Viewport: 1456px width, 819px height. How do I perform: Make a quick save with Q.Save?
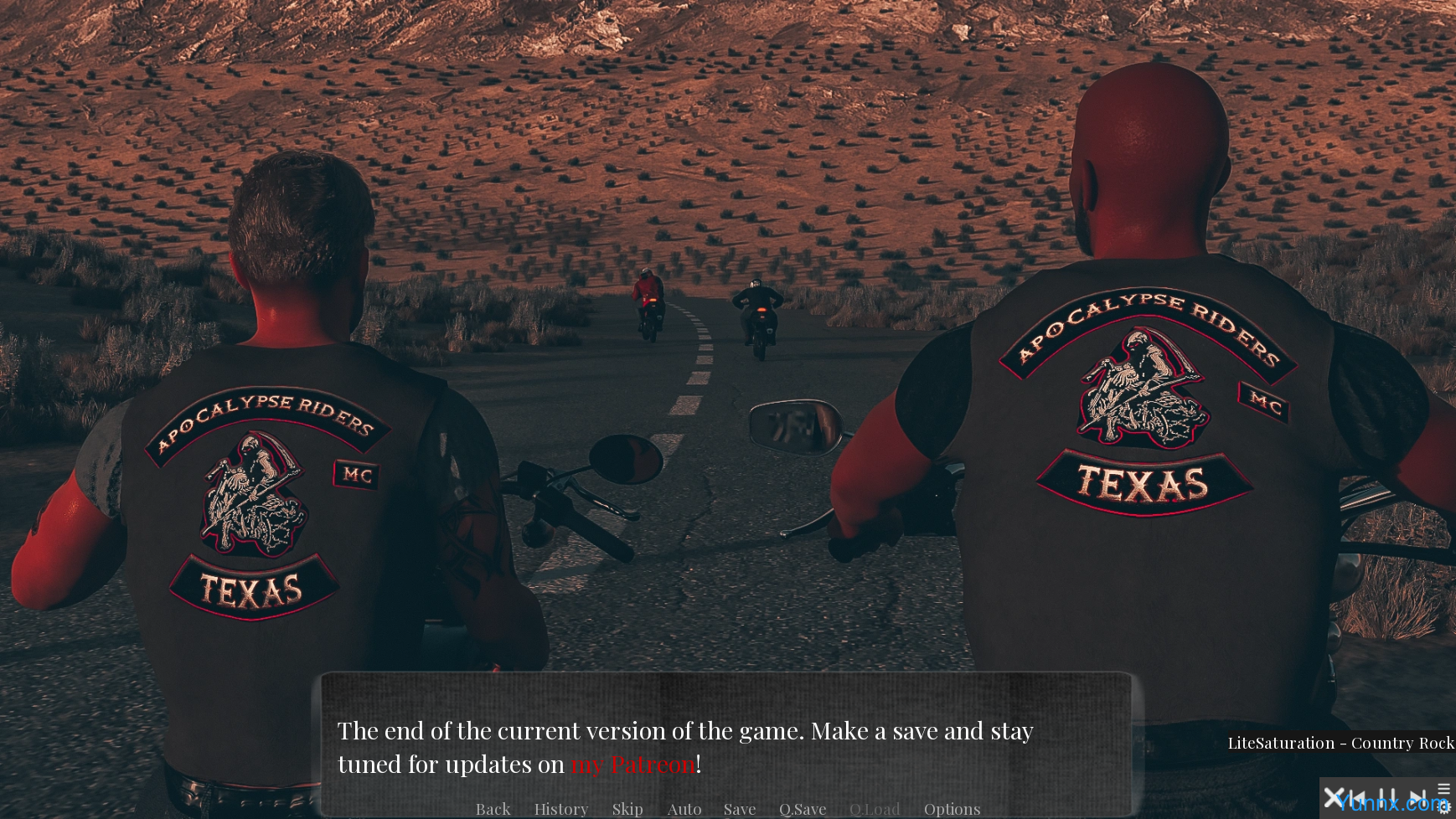tap(802, 809)
